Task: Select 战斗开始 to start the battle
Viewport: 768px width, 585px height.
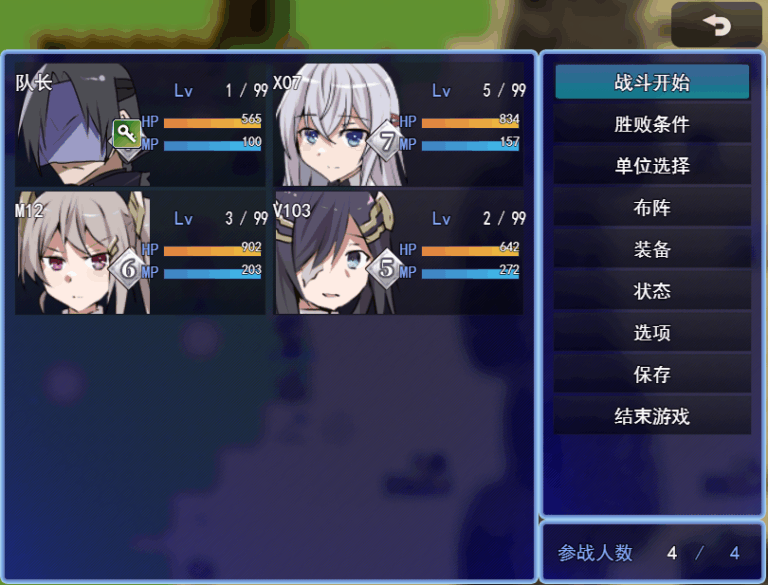Action: [x=652, y=82]
